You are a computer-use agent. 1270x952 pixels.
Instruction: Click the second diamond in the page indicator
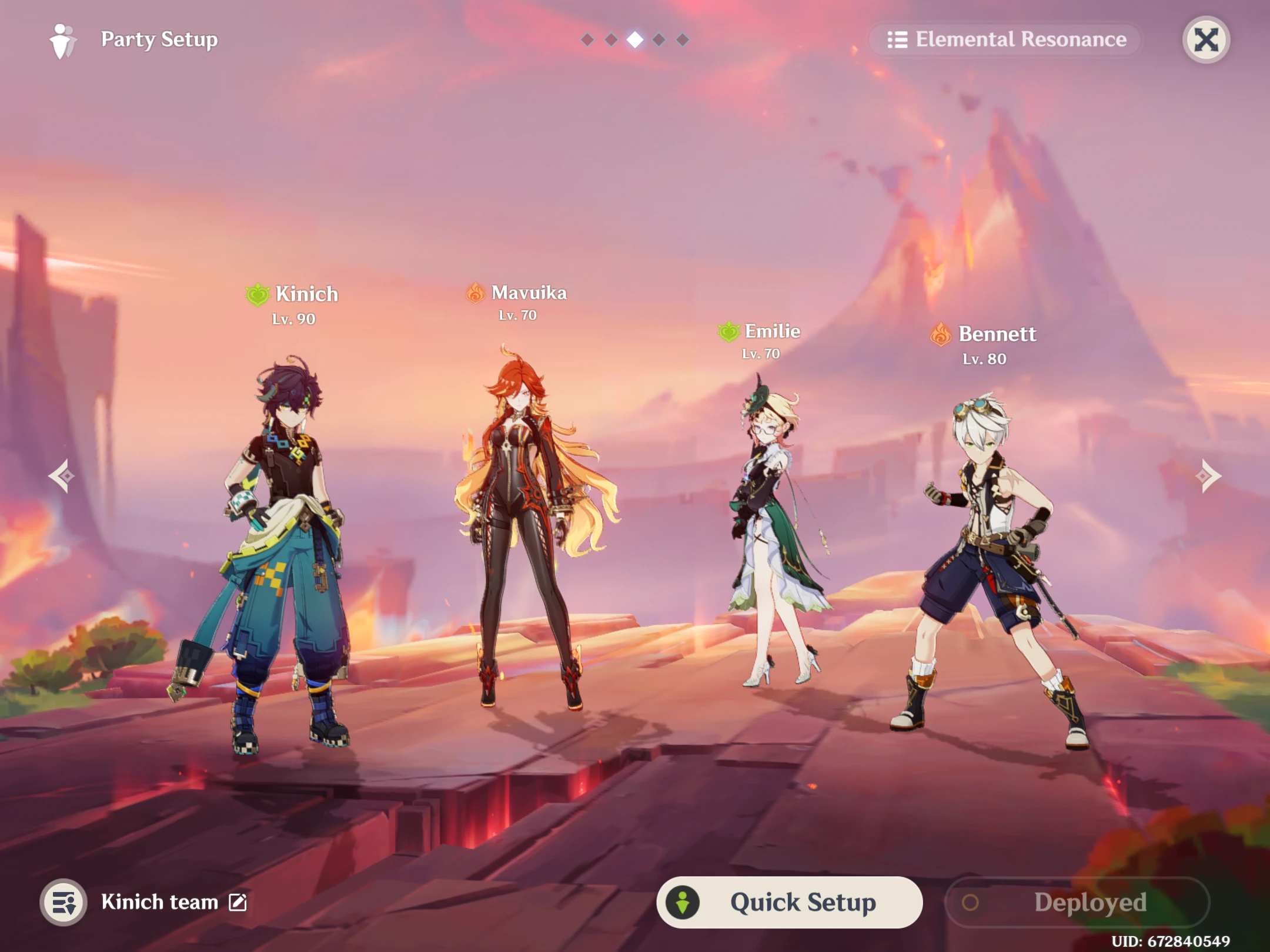coord(611,39)
